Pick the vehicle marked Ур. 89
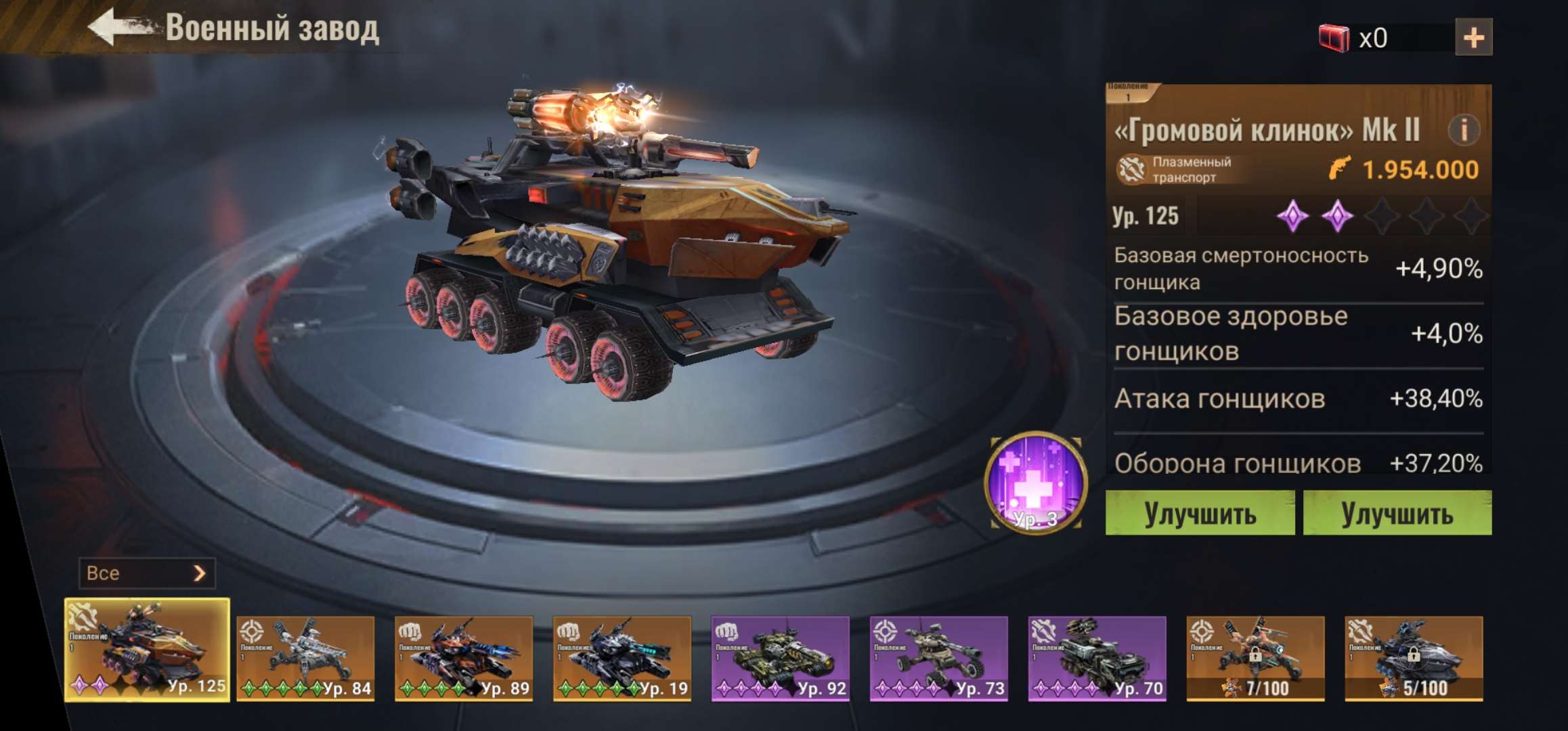Image resolution: width=1568 pixels, height=731 pixels. click(464, 658)
